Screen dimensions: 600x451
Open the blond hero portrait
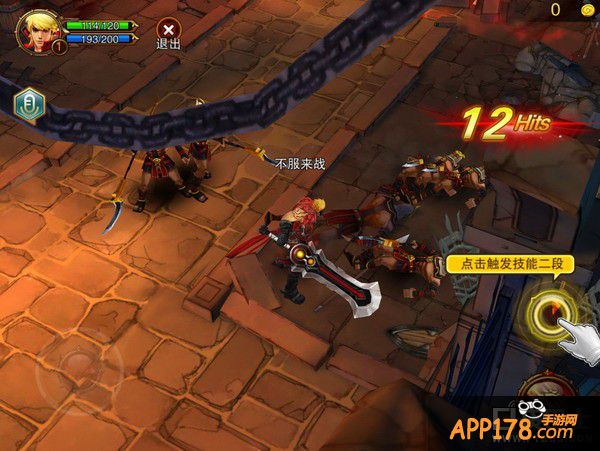(x=38, y=29)
